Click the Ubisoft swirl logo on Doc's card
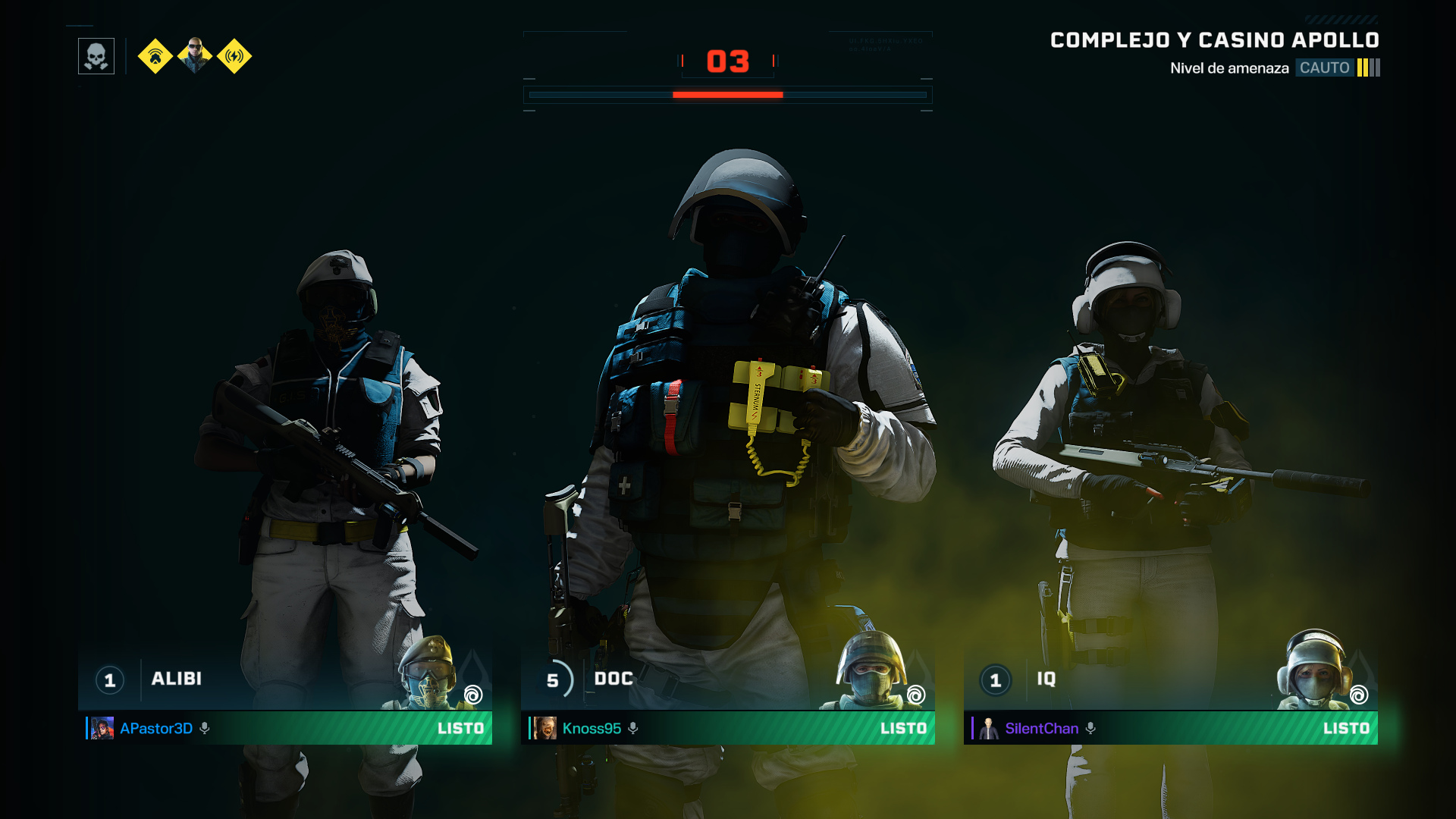 917,694
